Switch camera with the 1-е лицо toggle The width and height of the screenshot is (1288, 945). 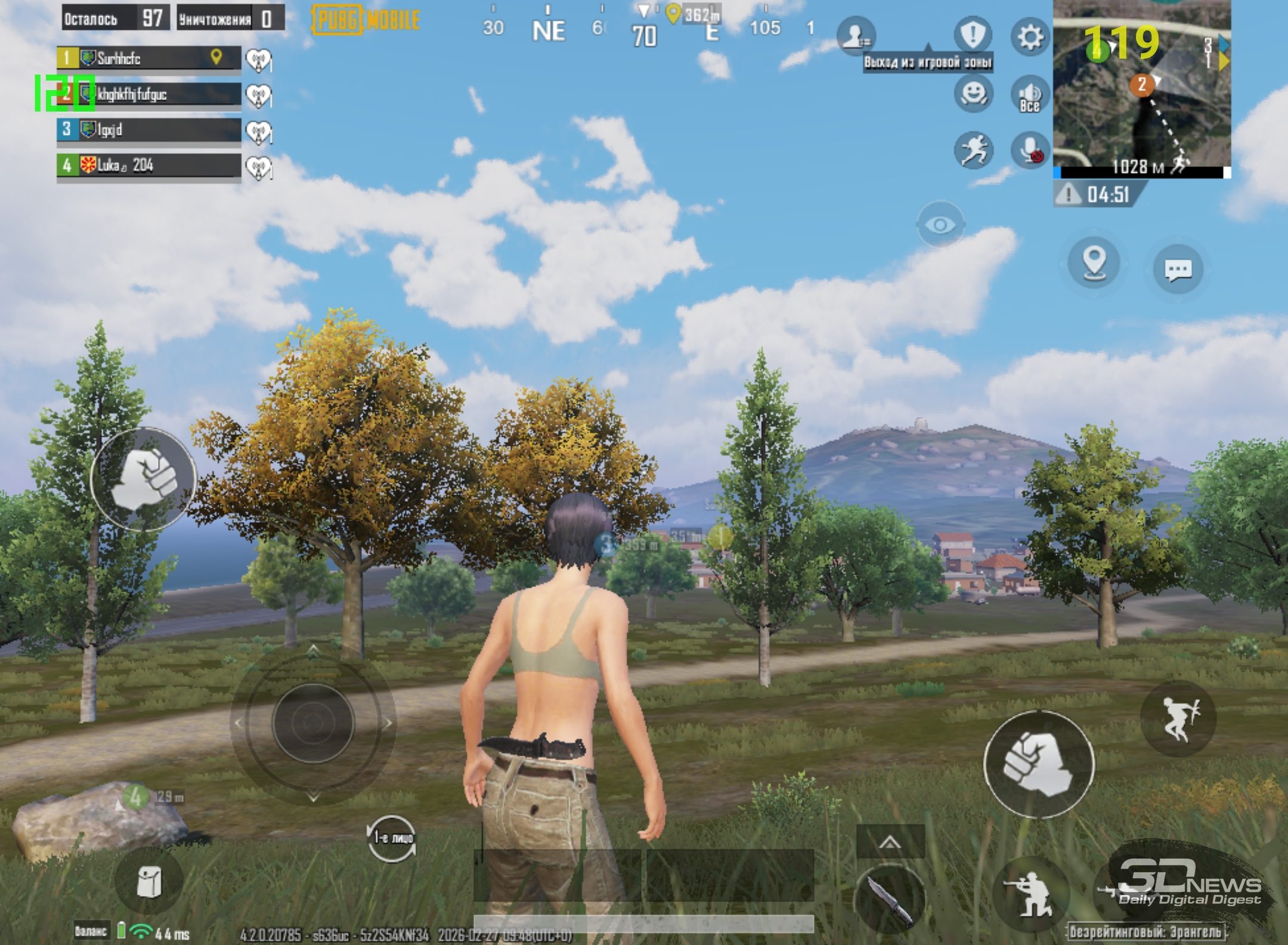click(392, 838)
